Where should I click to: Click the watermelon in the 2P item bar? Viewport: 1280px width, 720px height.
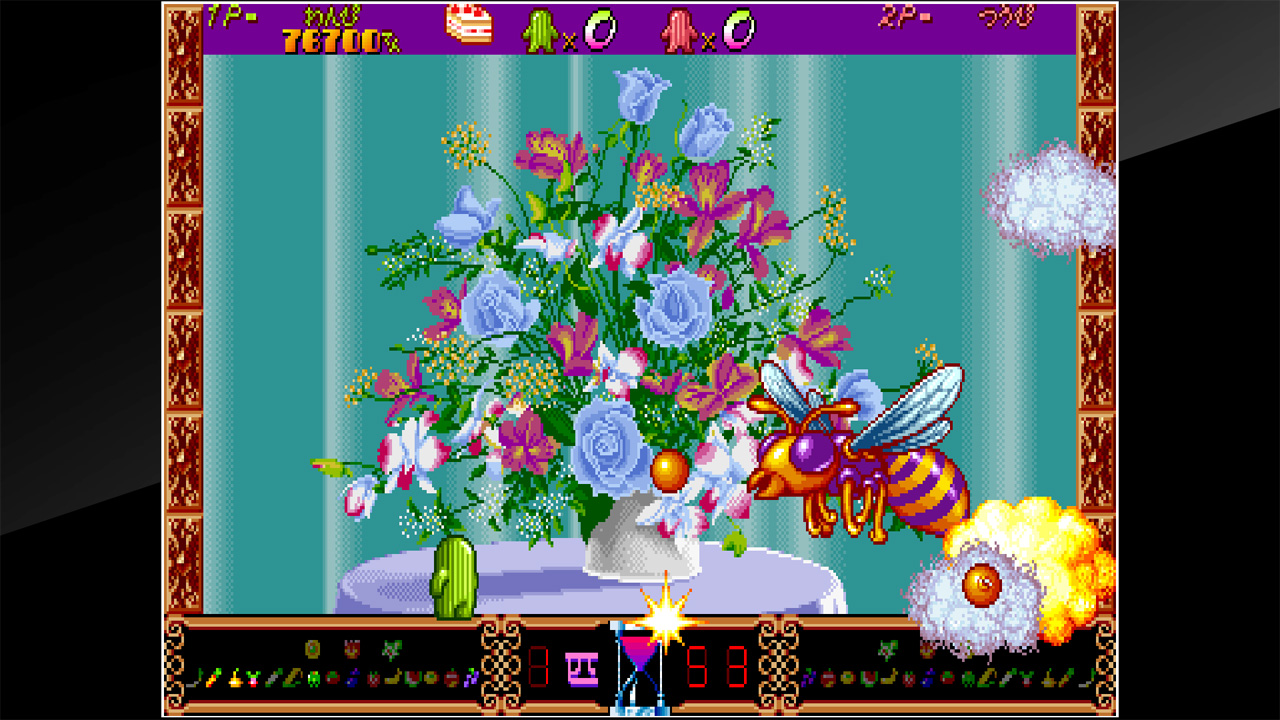click(x=868, y=678)
